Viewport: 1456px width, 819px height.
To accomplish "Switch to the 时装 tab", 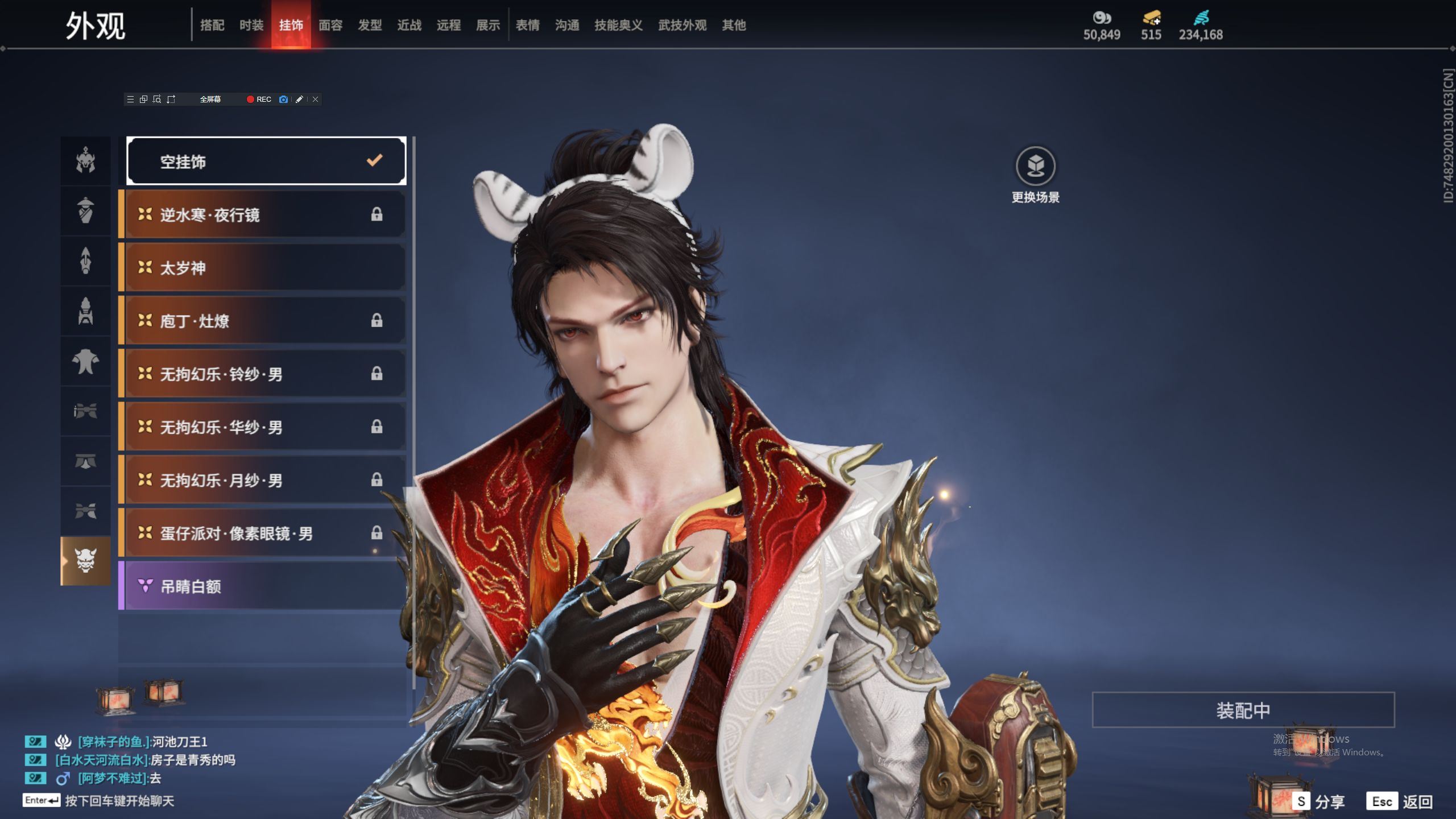I will pyautogui.click(x=251, y=25).
